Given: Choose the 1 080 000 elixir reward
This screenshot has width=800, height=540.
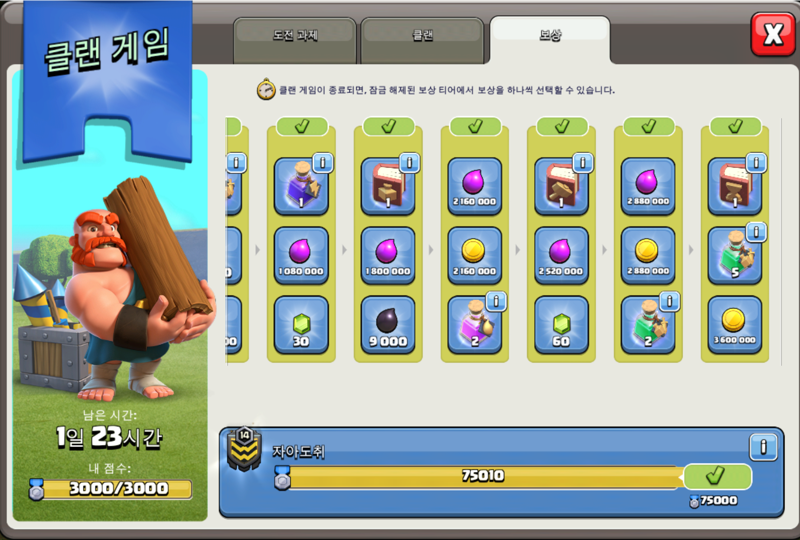Looking at the screenshot, I should coord(301,255).
